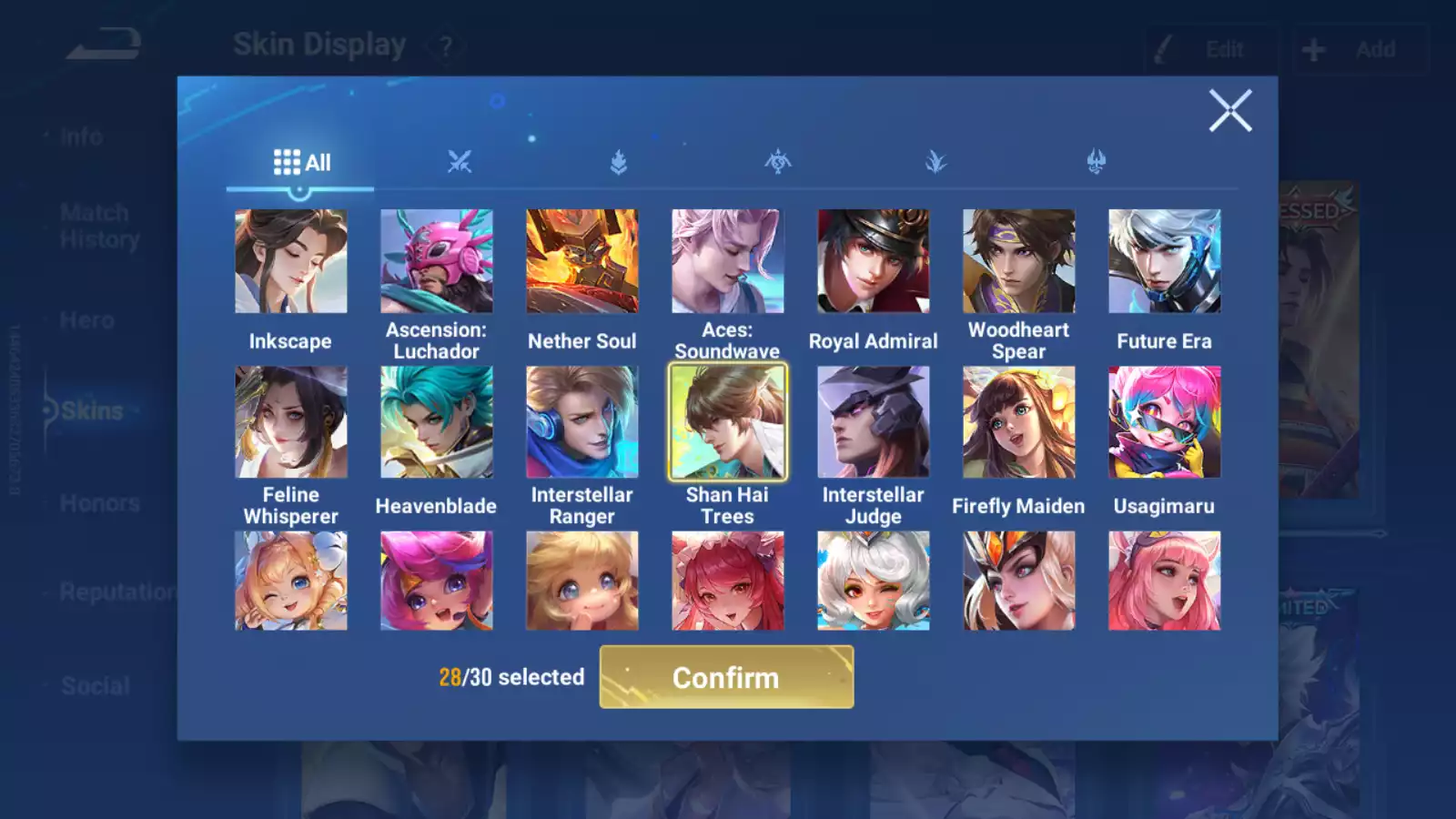
Task: Select the rightmost Support role filter icon
Action: point(1096,162)
